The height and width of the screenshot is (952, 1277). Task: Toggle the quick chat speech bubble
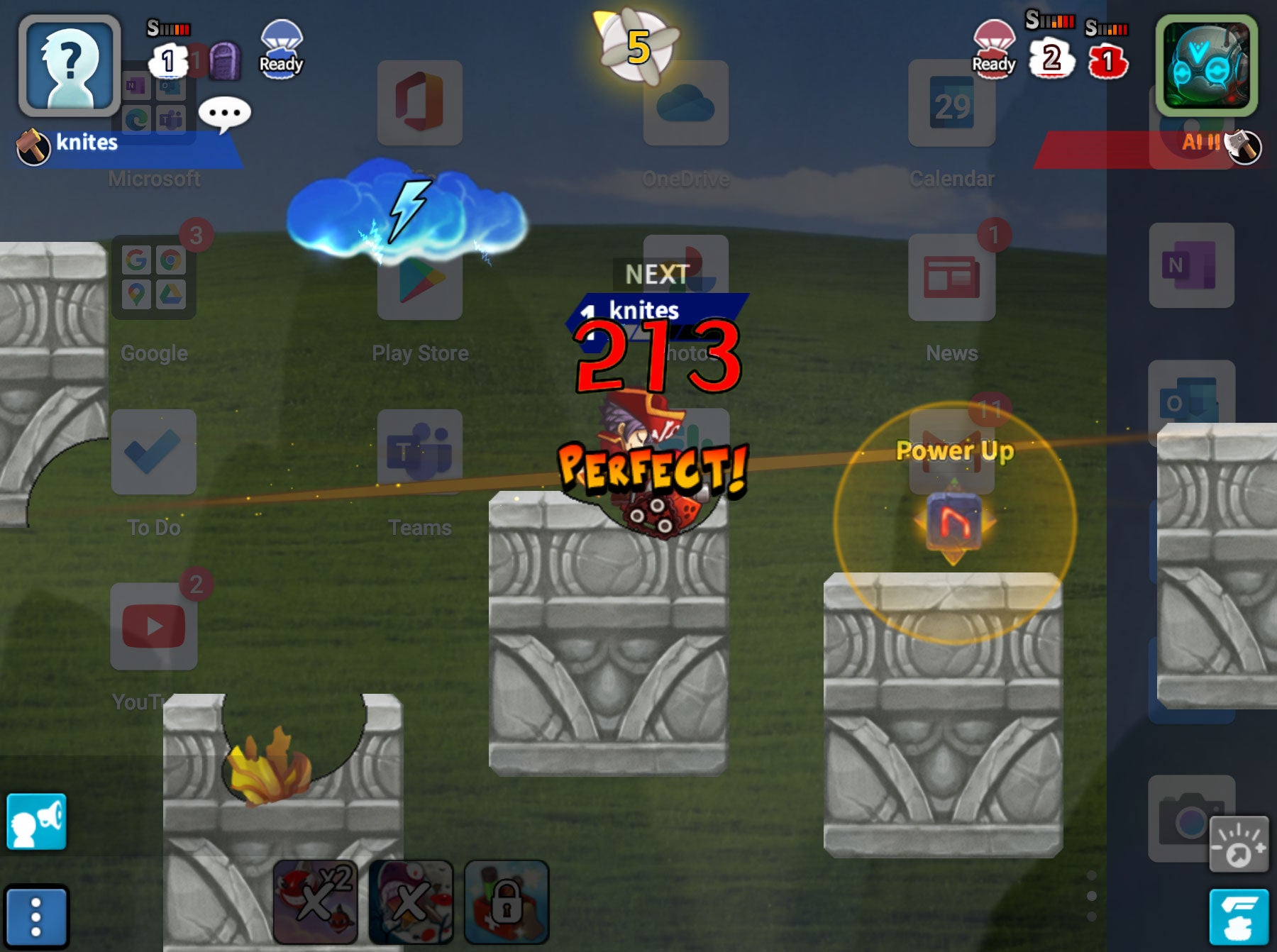pyautogui.click(x=226, y=114)
